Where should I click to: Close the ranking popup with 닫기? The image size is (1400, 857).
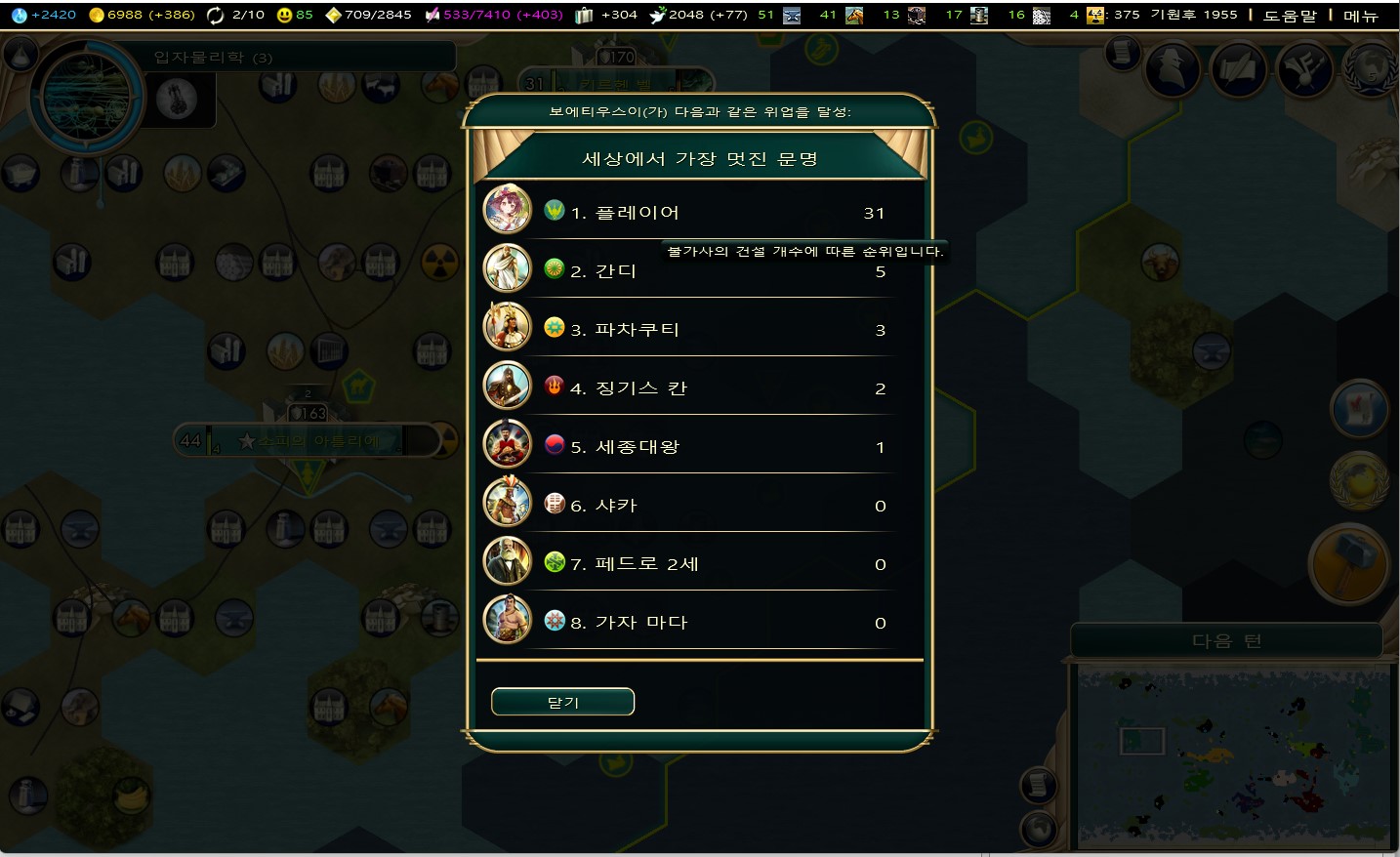pos(562,702)
